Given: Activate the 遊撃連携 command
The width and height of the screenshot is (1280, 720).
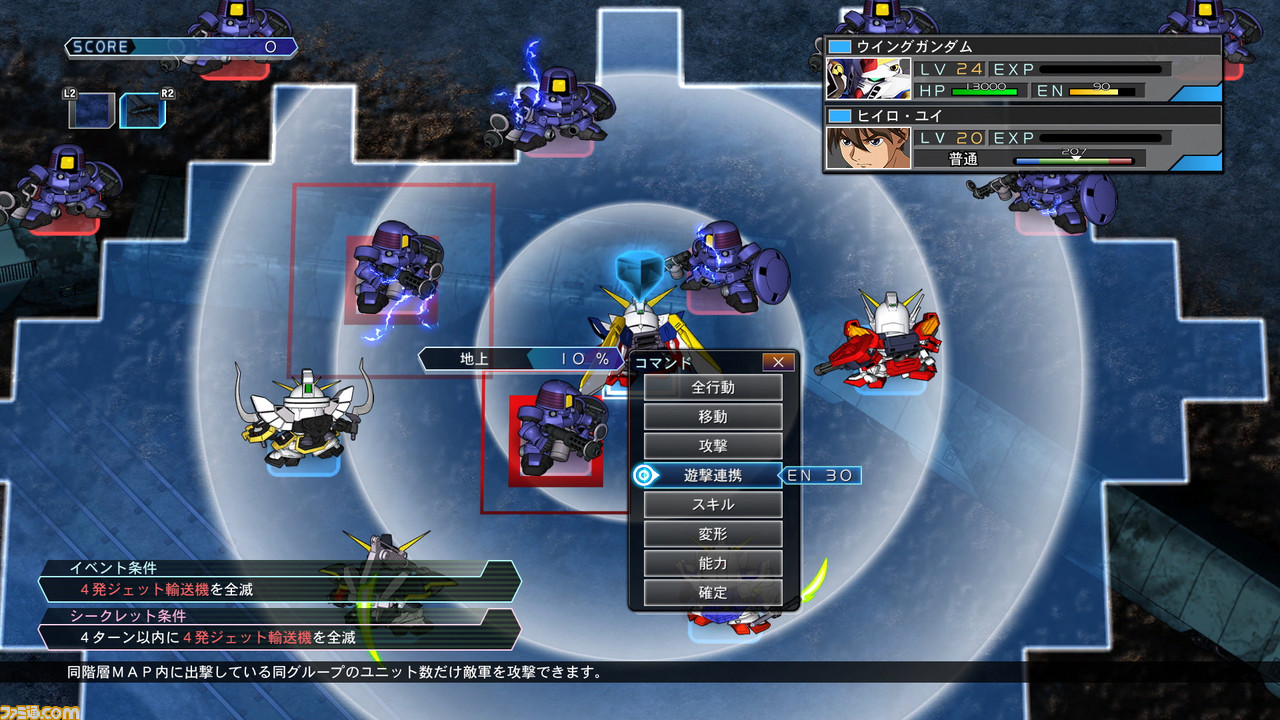Looking at the screenshot, I should tap(713, 476).
